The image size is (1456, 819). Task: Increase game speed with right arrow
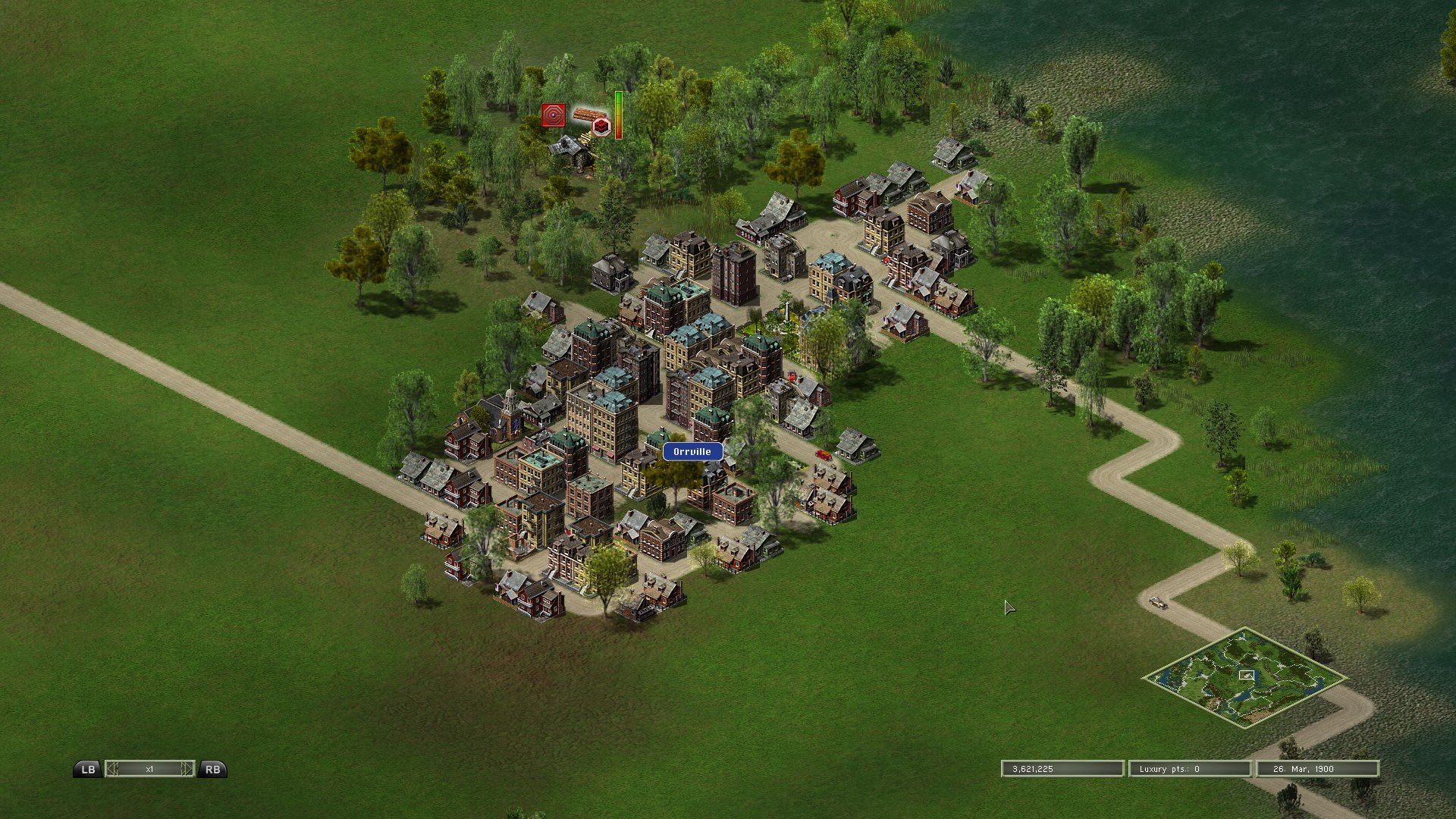click(x=187, y=769)
